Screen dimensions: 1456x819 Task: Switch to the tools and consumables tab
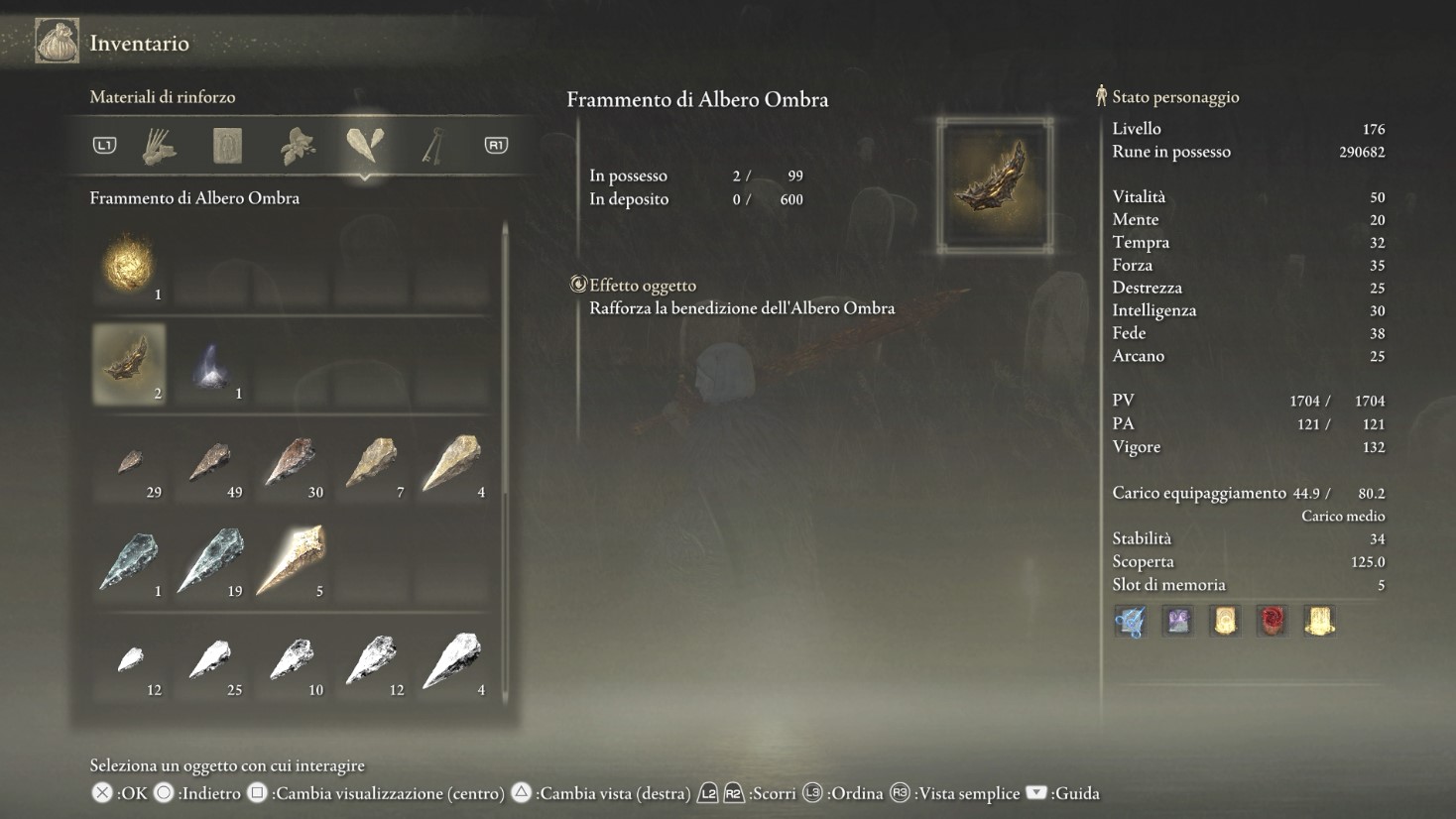(x=160, y=147)
